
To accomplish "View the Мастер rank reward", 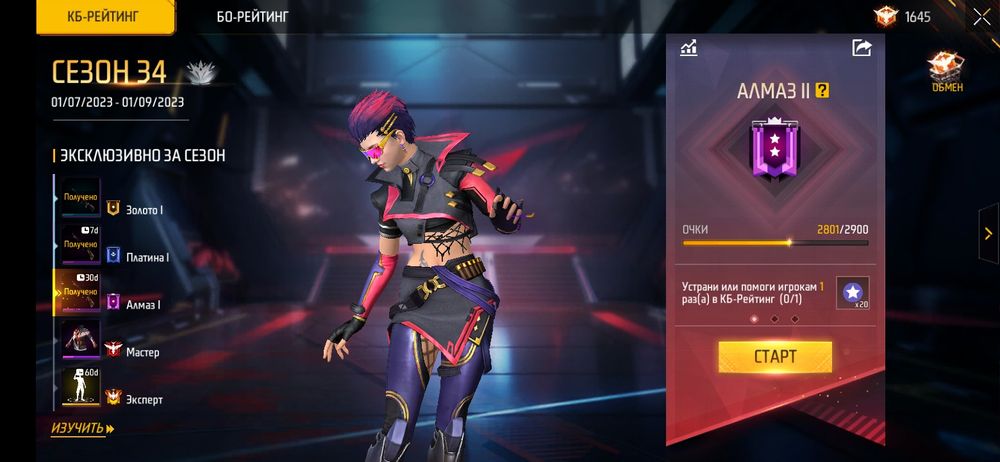I will (81, 340).
